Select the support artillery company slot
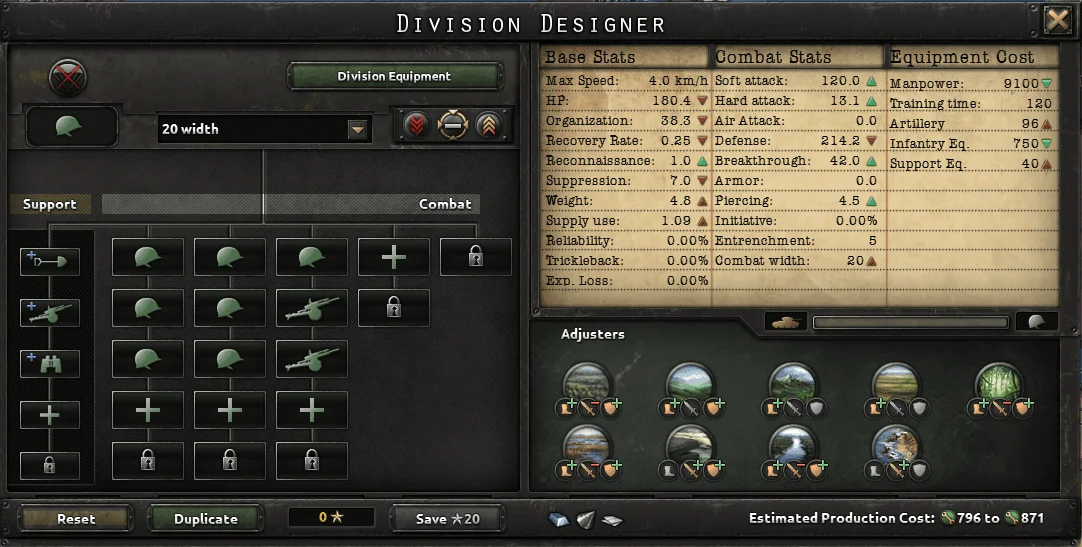The width and height of the screenshot is (1082, 547). [49, 312]
